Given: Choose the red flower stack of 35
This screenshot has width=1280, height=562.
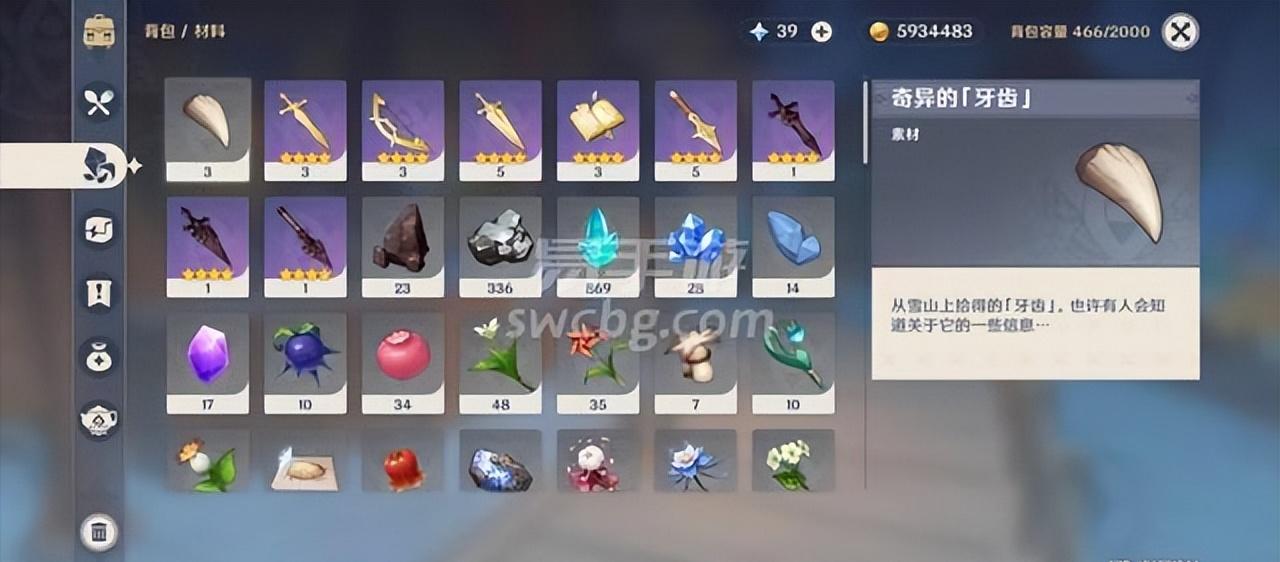Looking at the screenshot, I should pos(598,362).
